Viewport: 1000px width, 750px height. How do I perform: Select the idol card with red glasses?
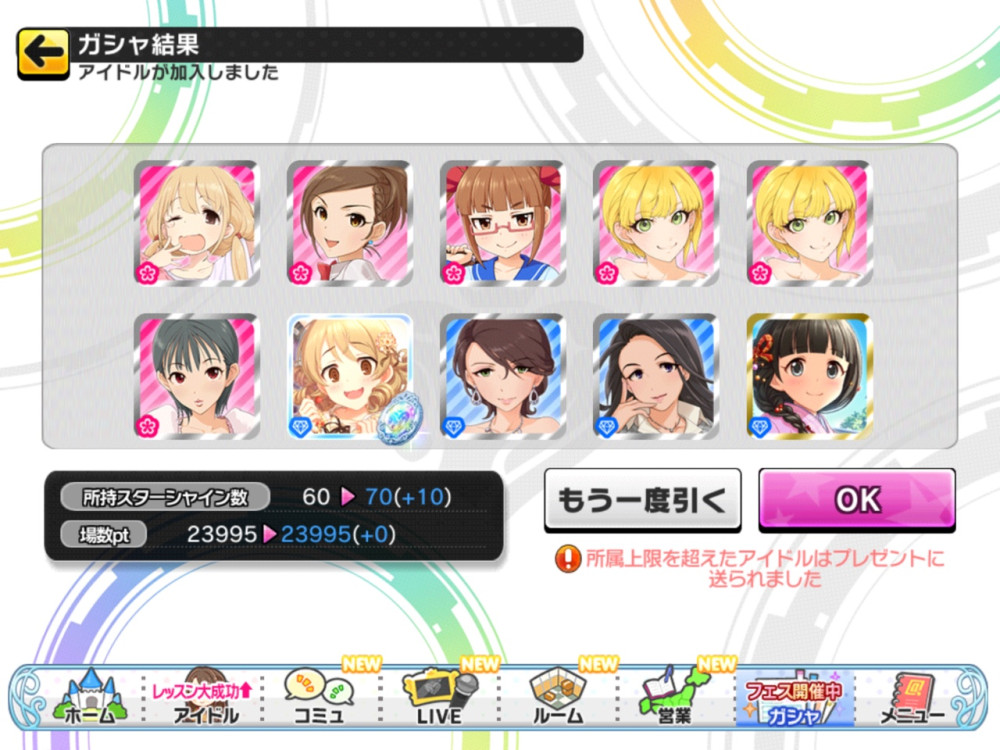coord(502,224)
